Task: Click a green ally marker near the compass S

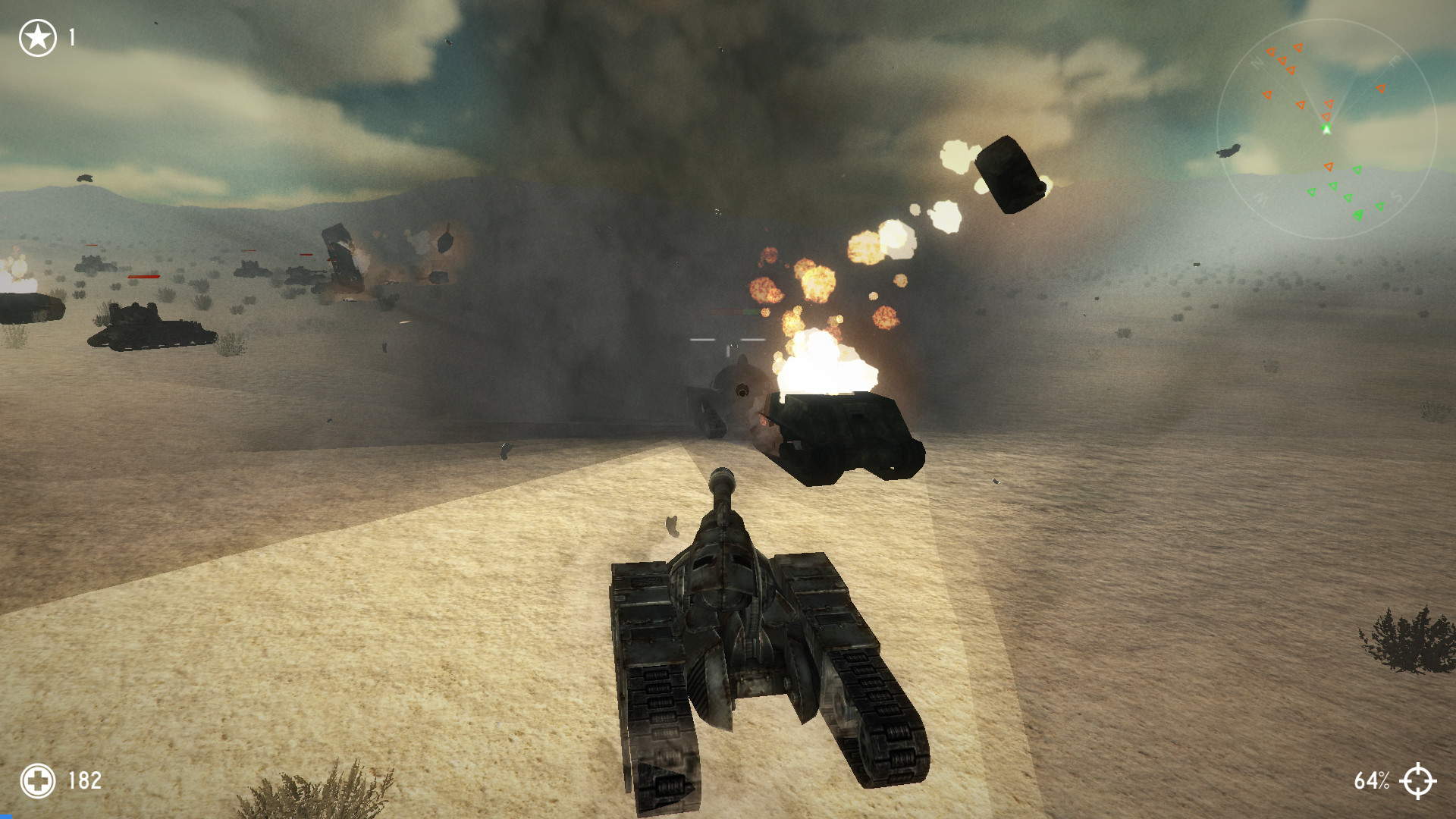Action: (x=1381, y=206)
